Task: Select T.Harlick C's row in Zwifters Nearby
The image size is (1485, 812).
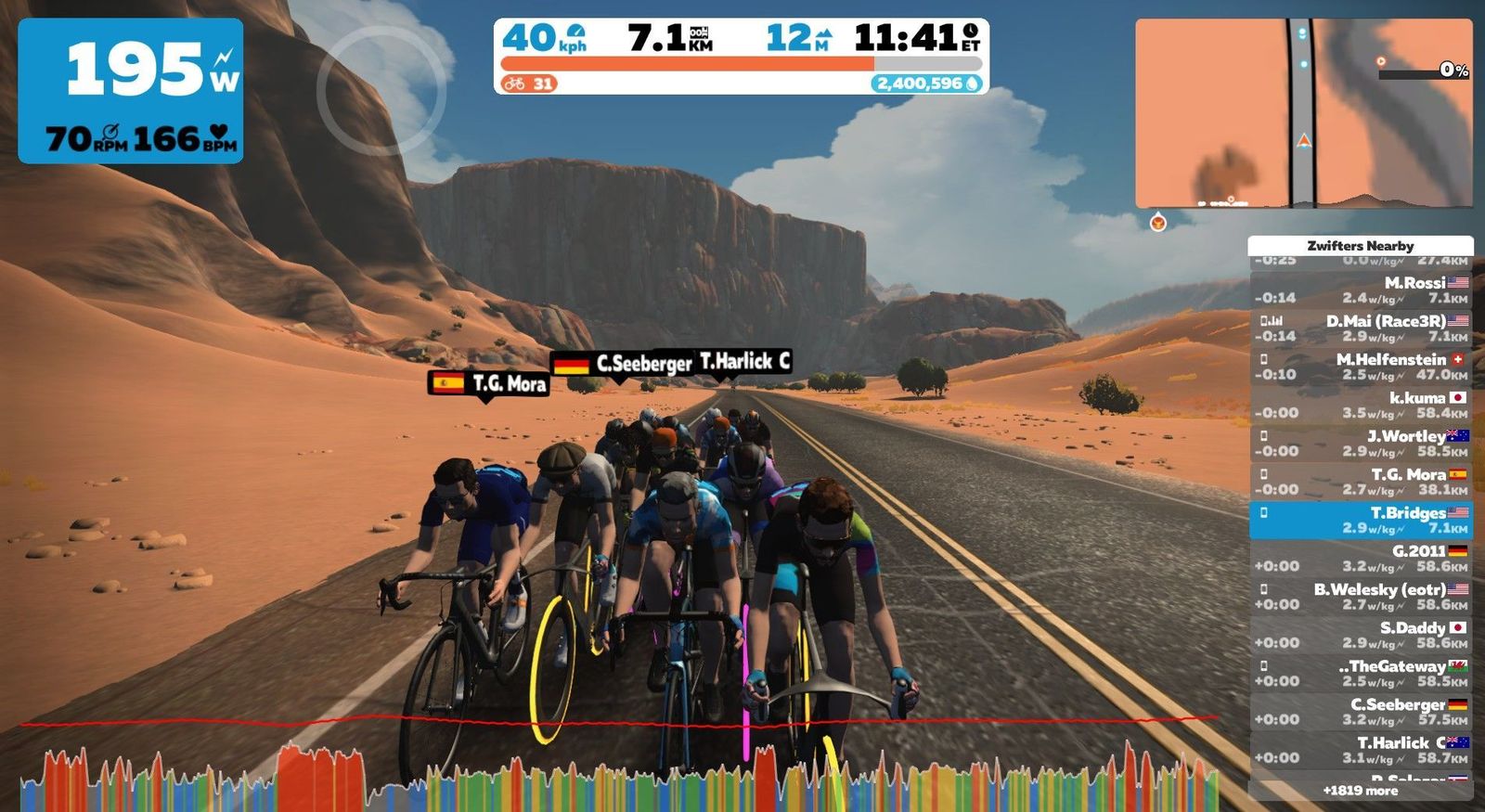Action: point(1361,750)
